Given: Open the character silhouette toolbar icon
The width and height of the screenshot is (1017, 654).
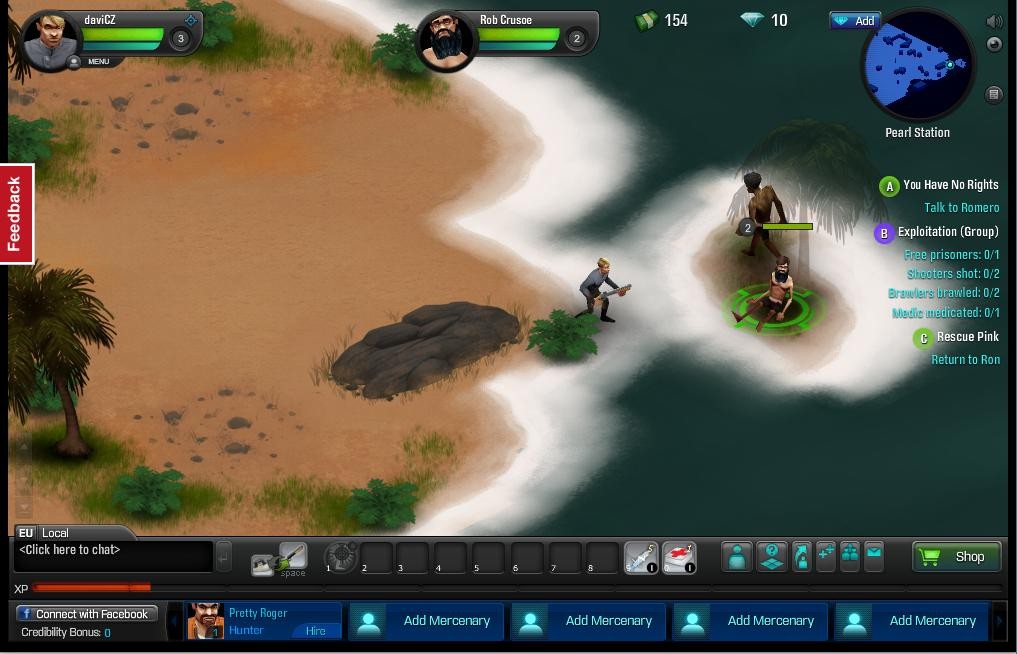Looking at the screenshot, I should (x=737, y=557).
